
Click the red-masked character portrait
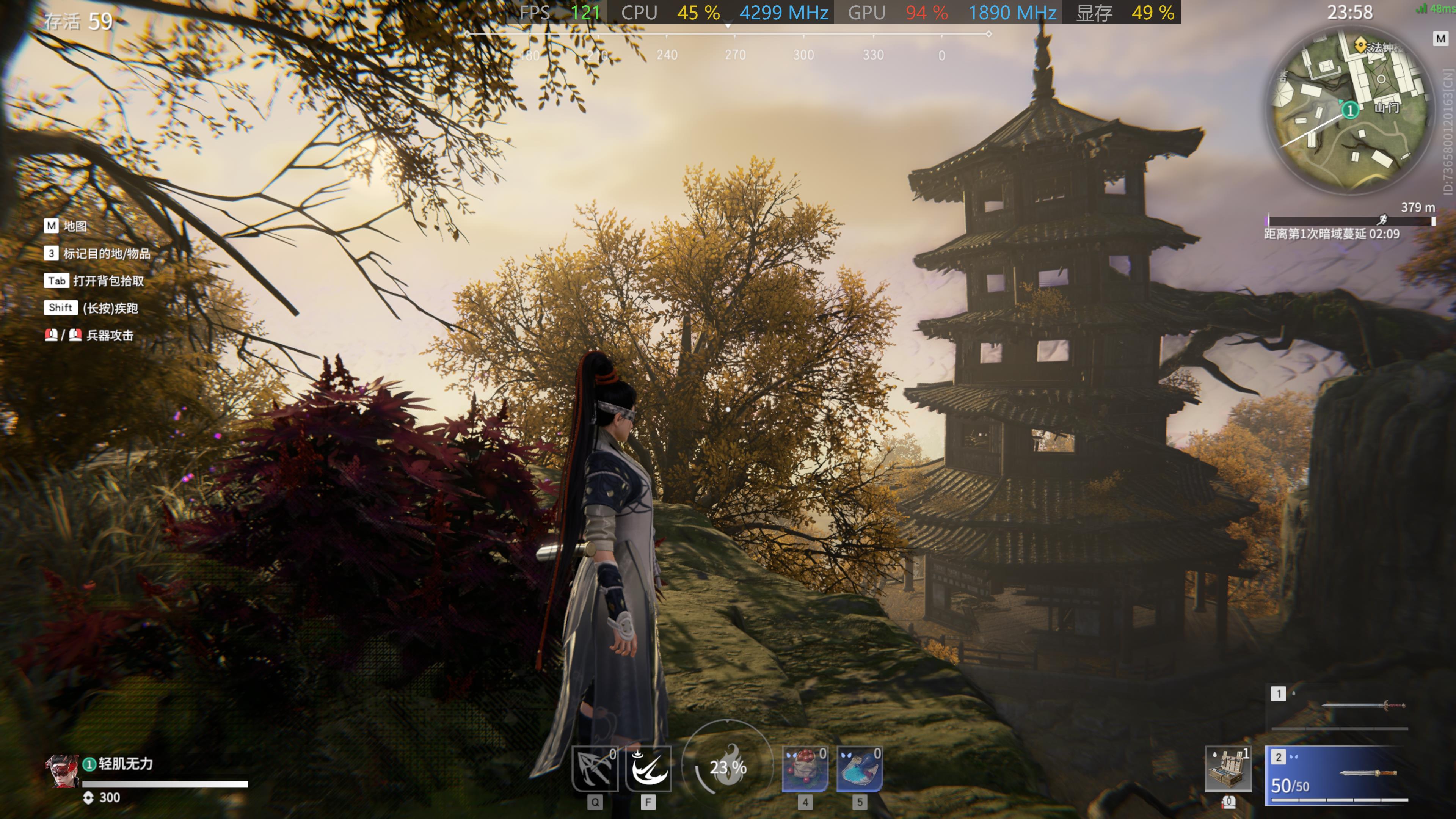click(62, 770)
